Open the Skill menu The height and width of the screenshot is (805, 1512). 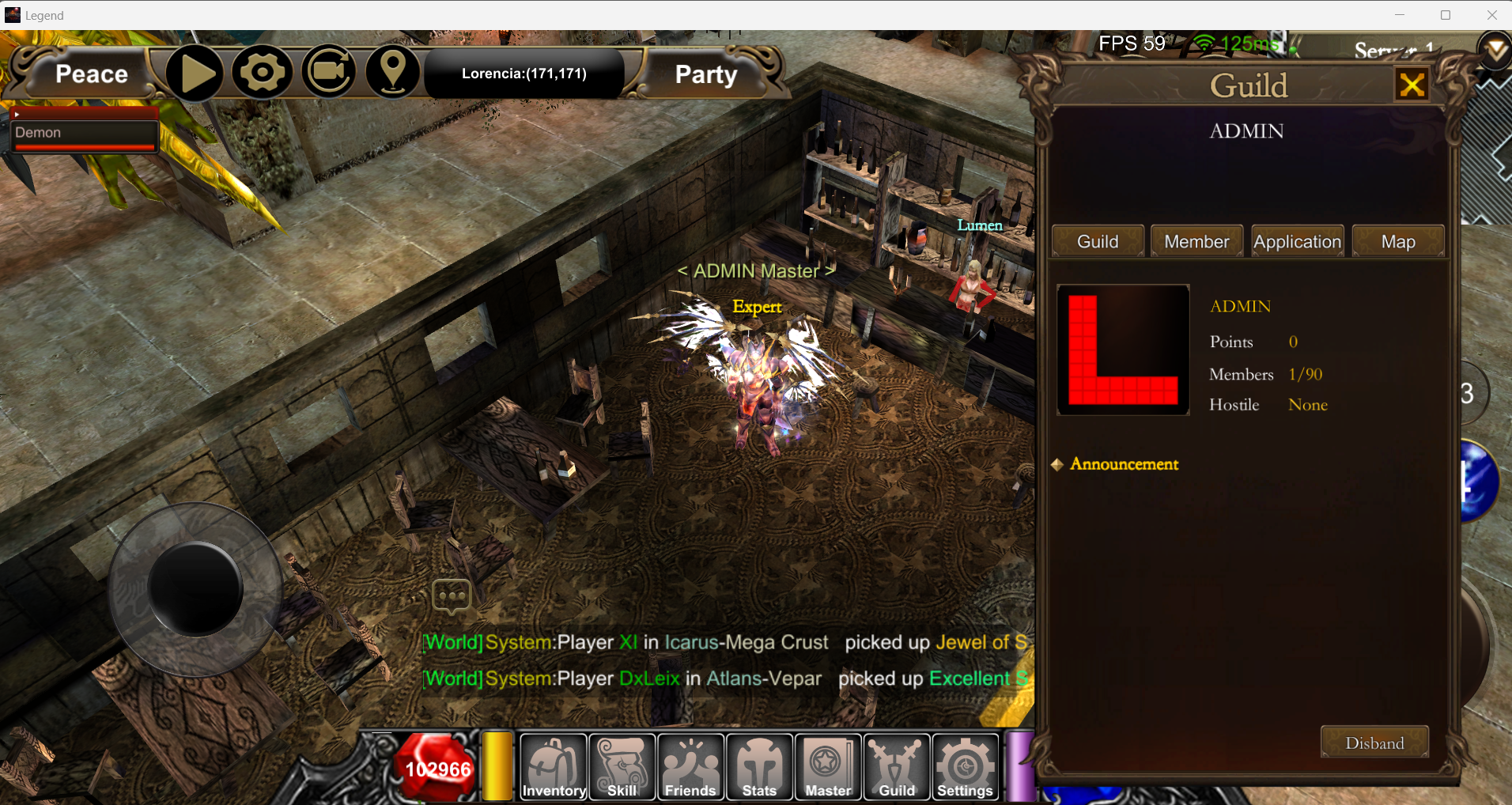[622, 767]
